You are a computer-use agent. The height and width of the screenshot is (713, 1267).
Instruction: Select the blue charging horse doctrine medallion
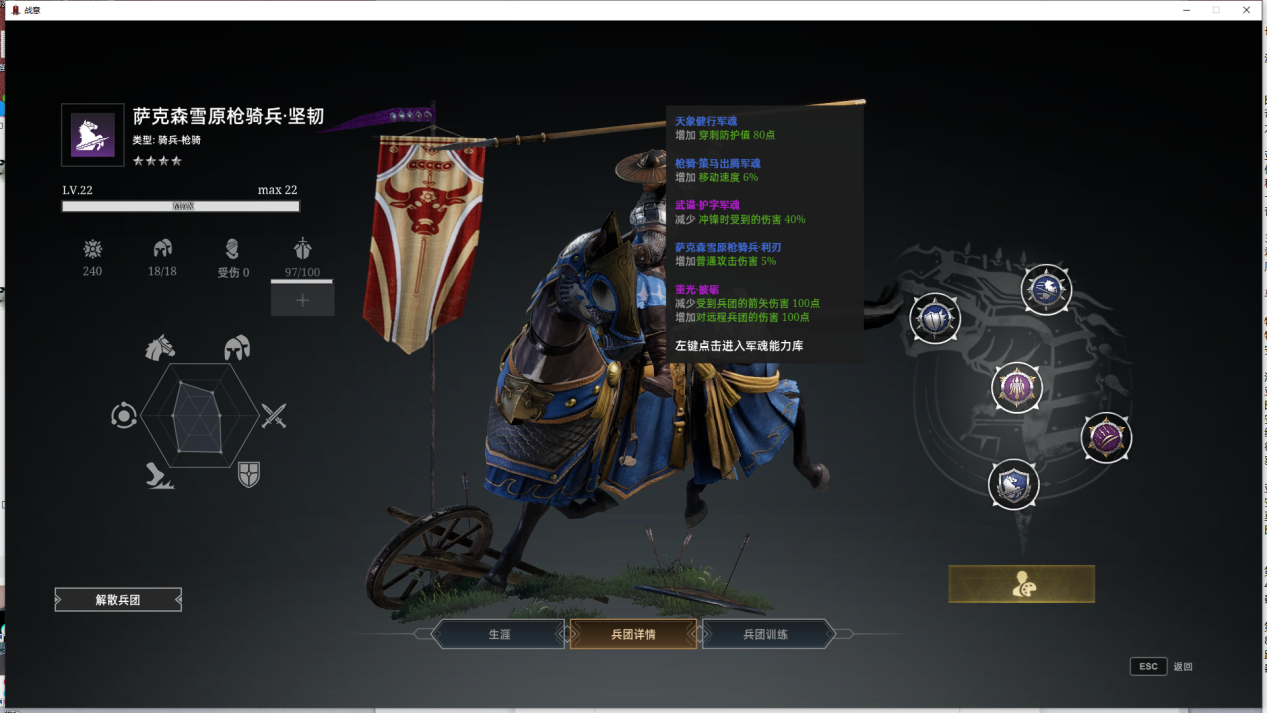(x=1046, y=290)
